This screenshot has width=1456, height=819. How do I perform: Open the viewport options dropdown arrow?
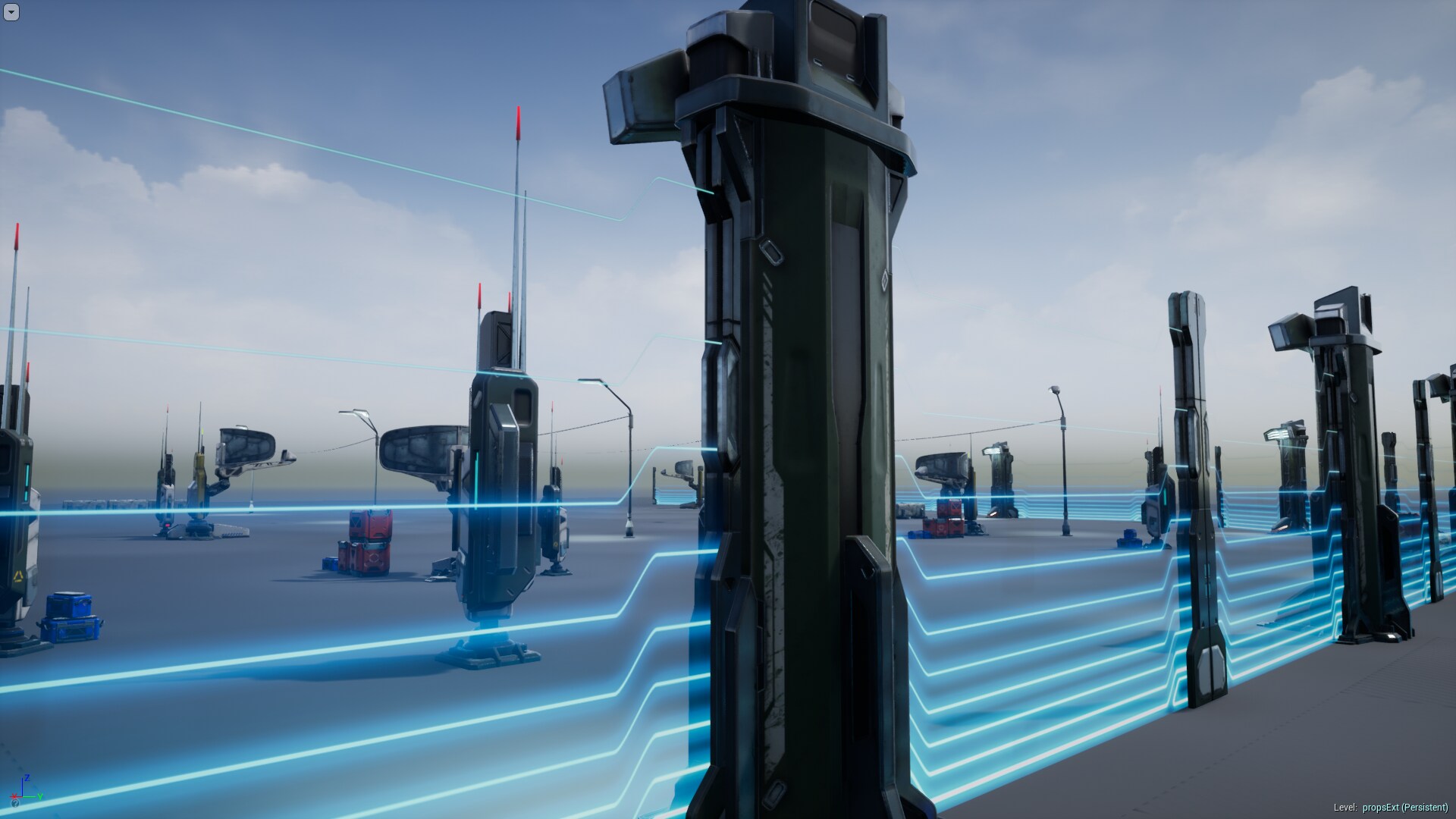(x=11, y=11)
